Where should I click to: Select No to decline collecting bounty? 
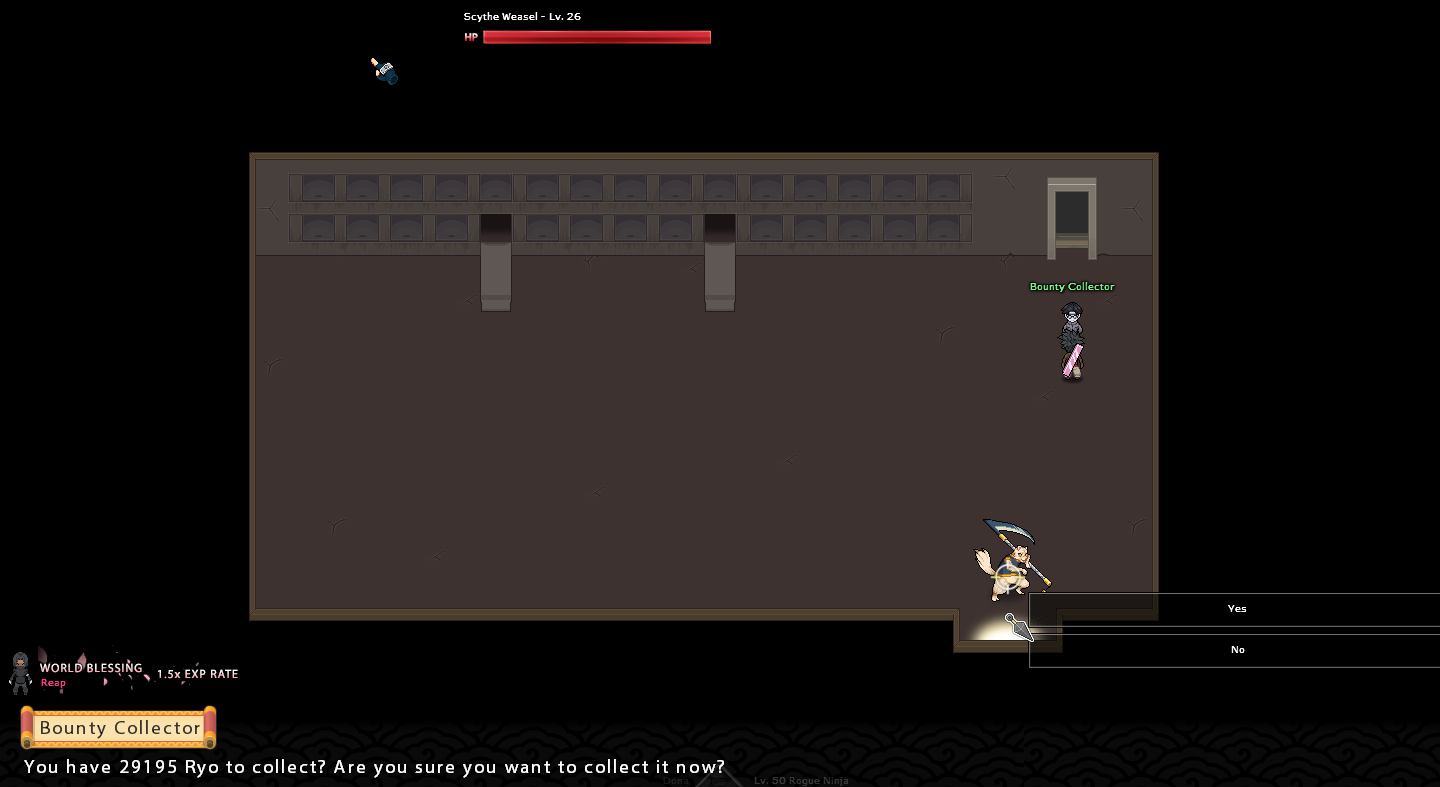[1236, 650]
